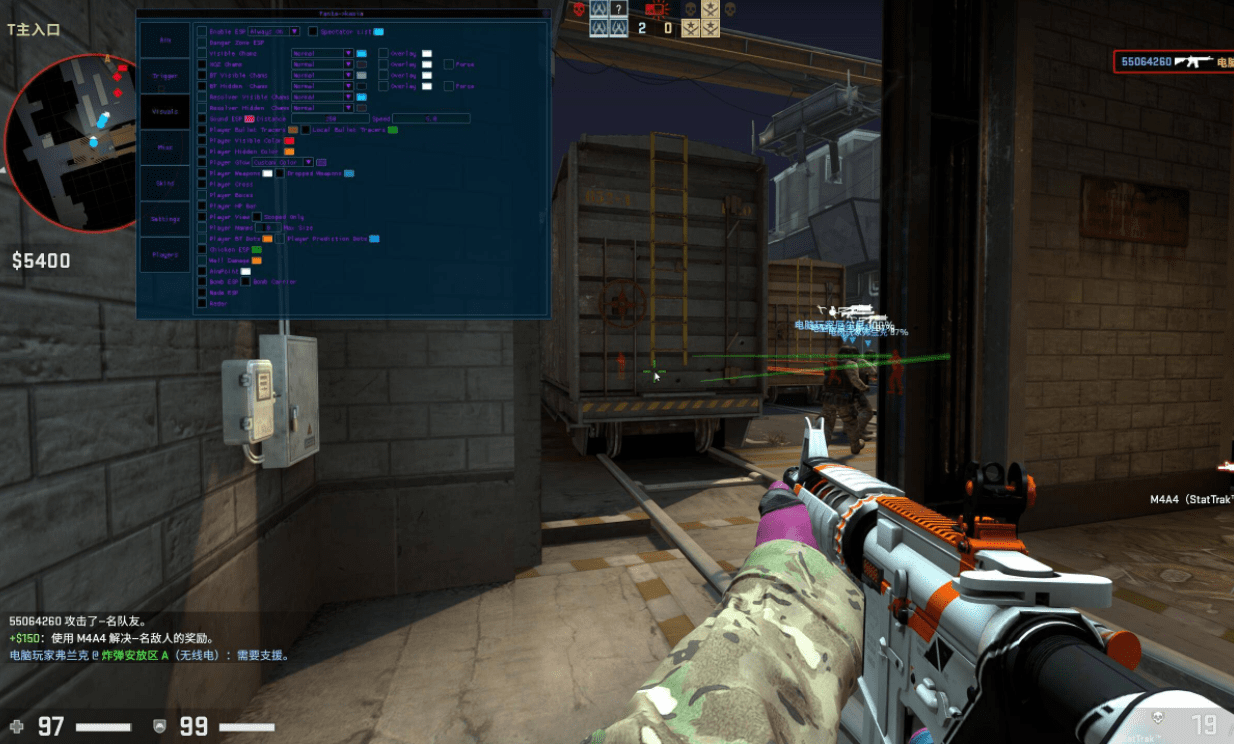Pick the green Chicken ESP color swatch
This screenshot has width=1234, height=744.
click(257, 249)
